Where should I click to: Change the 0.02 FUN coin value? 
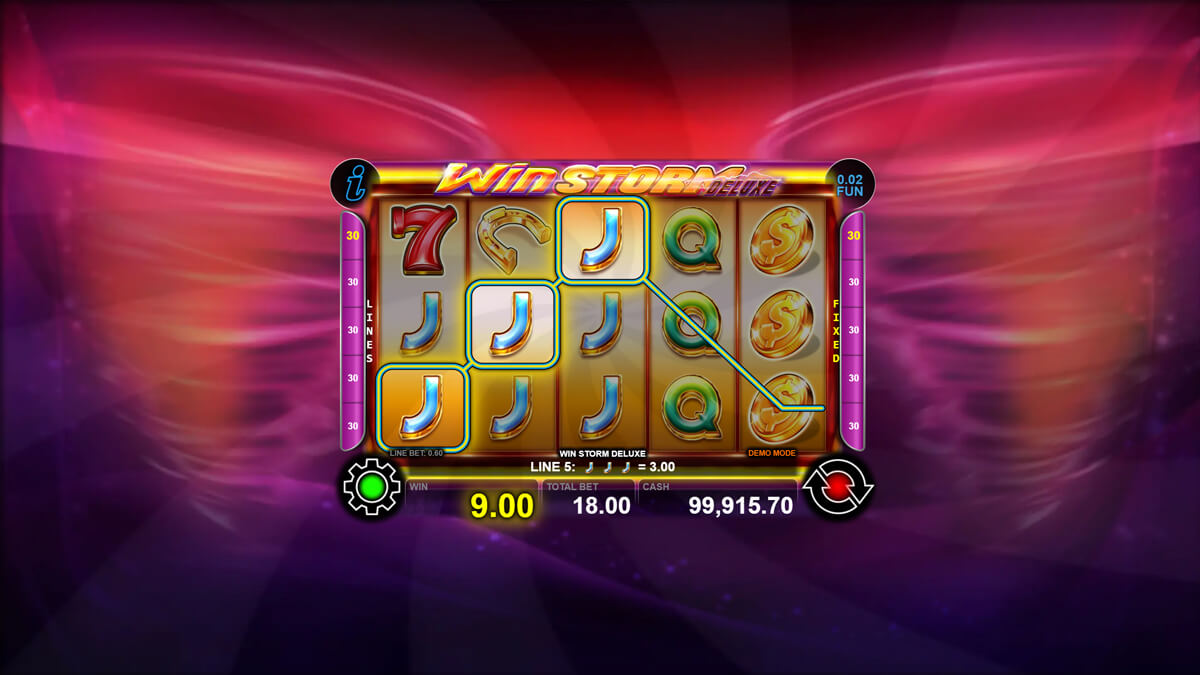point(849,183)
